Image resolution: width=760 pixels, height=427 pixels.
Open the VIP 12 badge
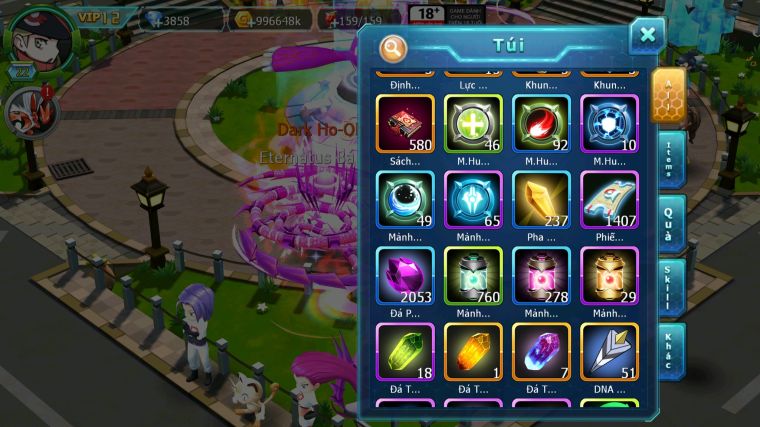101,17
